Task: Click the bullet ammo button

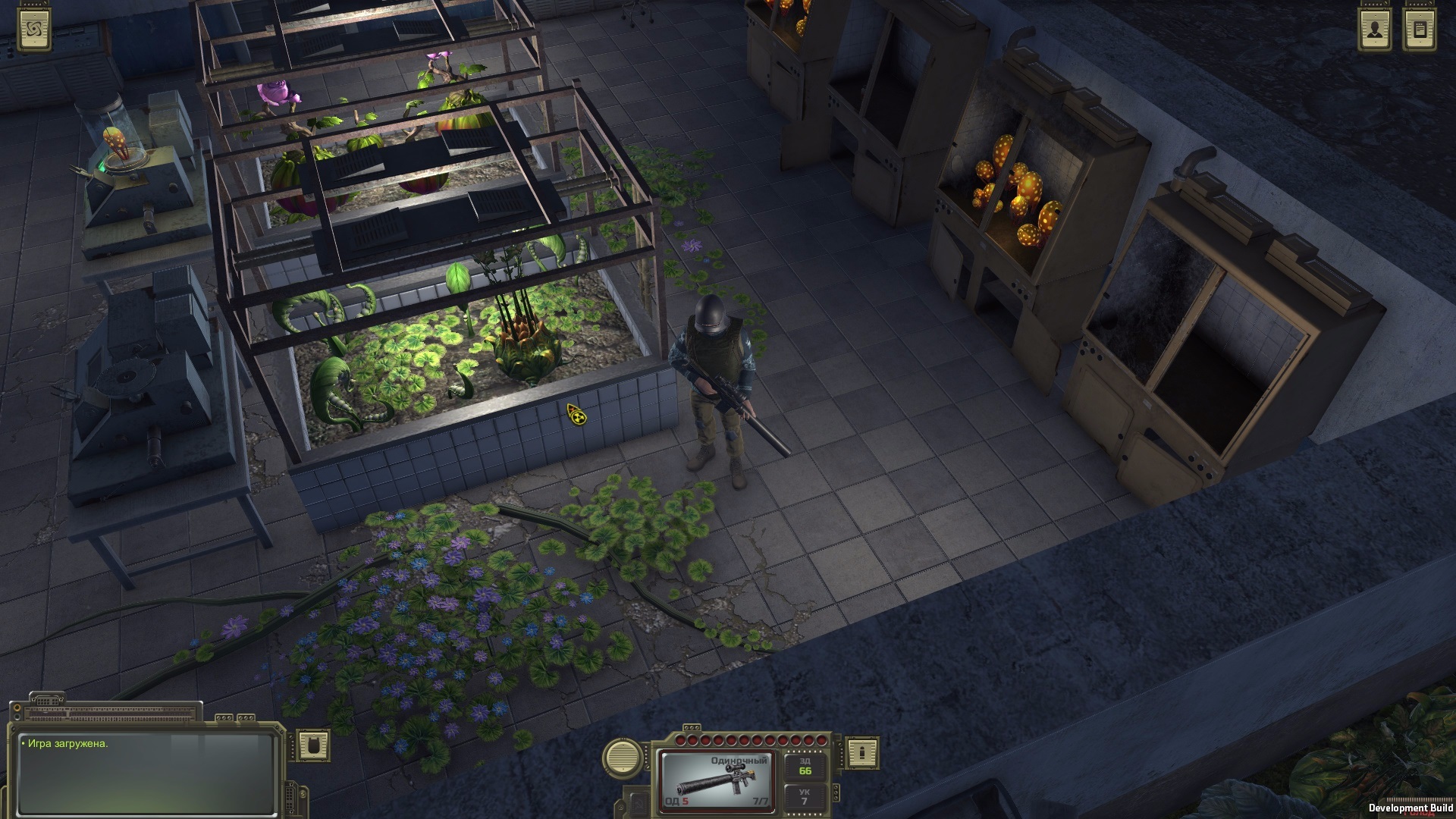Action: click(861, 753)
